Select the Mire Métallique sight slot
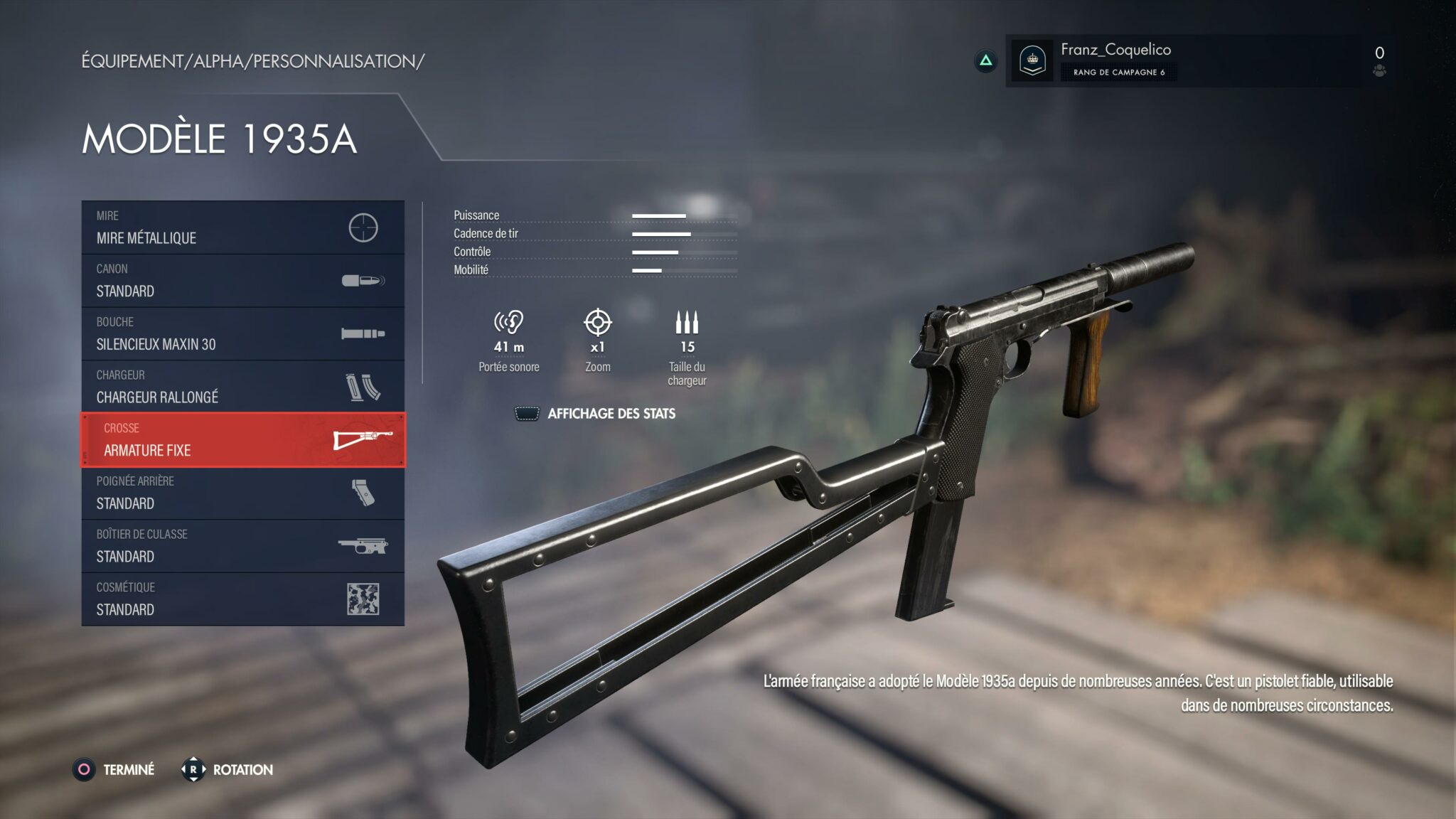1456x819 pixels. [242, 227]
